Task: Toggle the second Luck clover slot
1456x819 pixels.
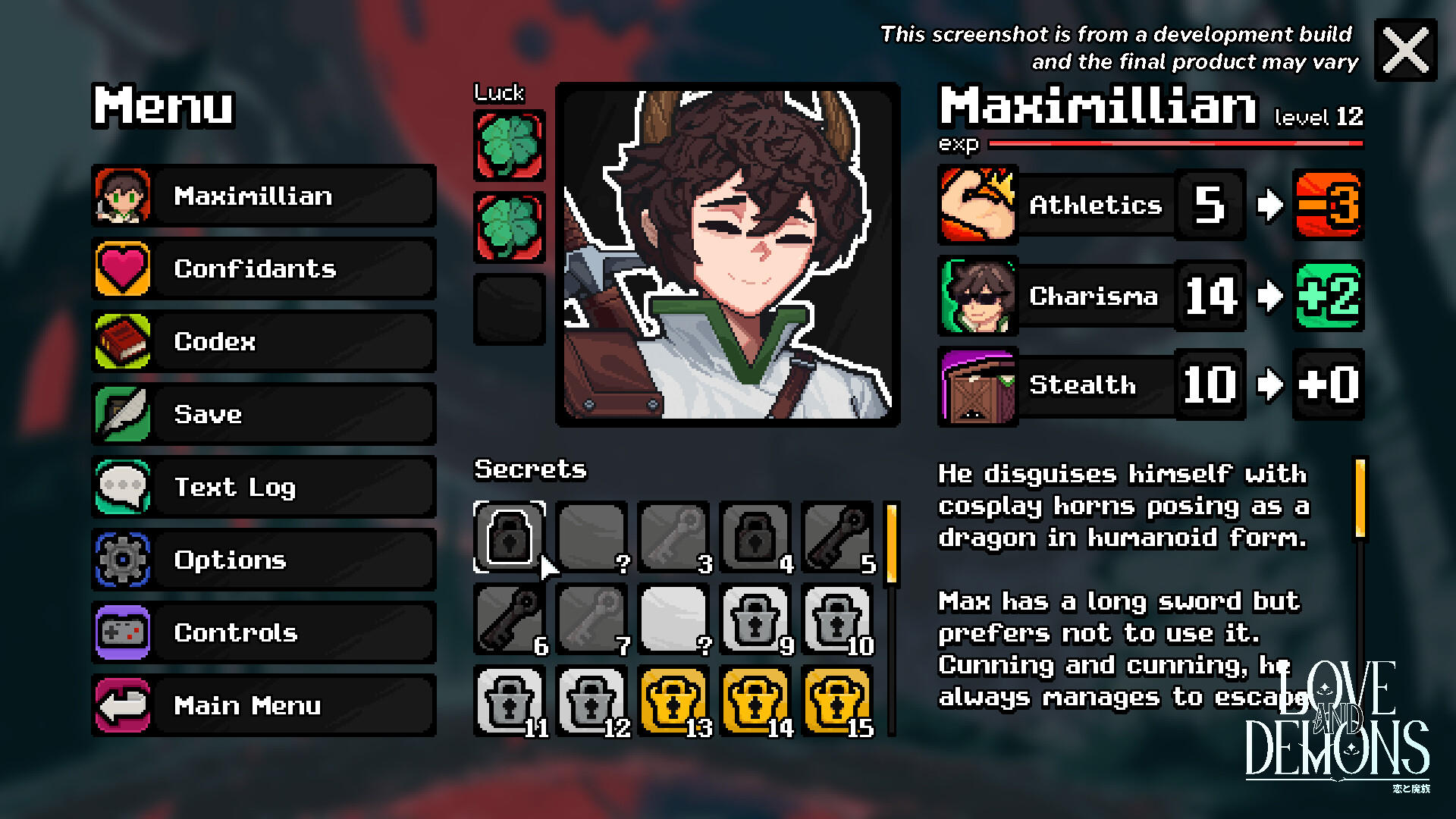Action: (x=508, y=225)
